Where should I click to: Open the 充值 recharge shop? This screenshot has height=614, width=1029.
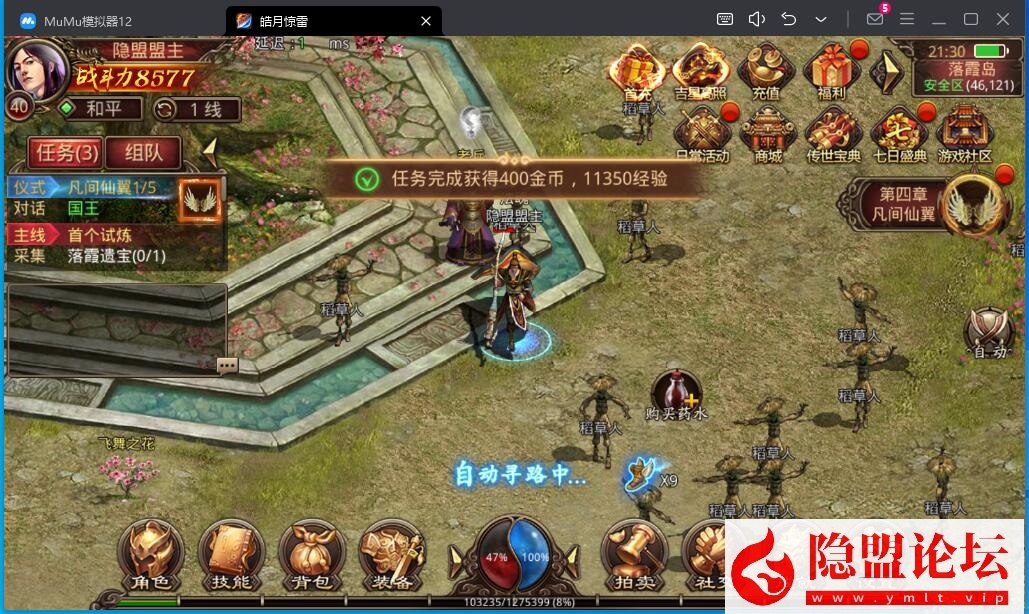pos(765,71)
